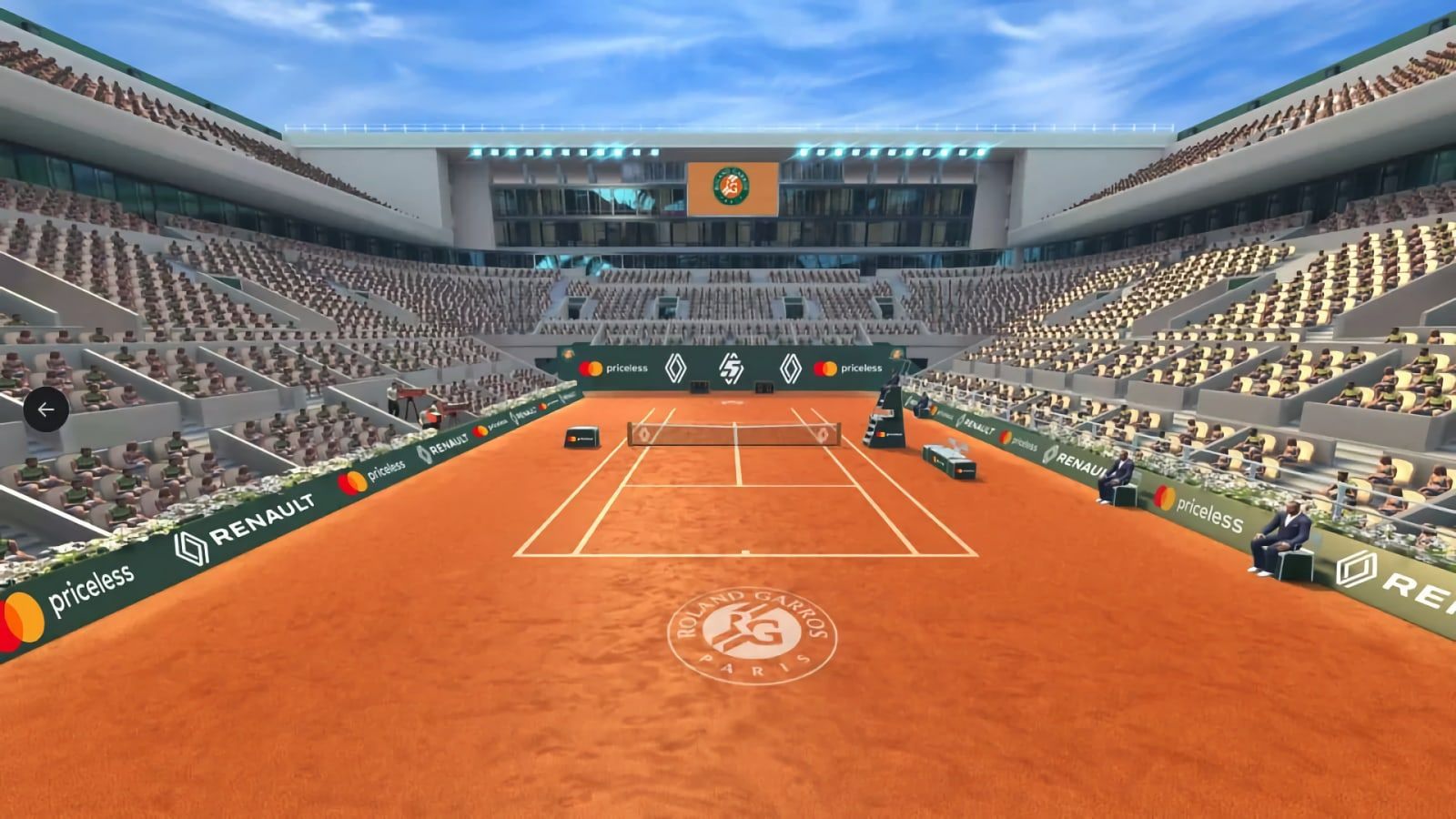Click the Mastercard logo on the umpire chair
The height and width of the screenshot is (819, 1456).
pos(881,432)
